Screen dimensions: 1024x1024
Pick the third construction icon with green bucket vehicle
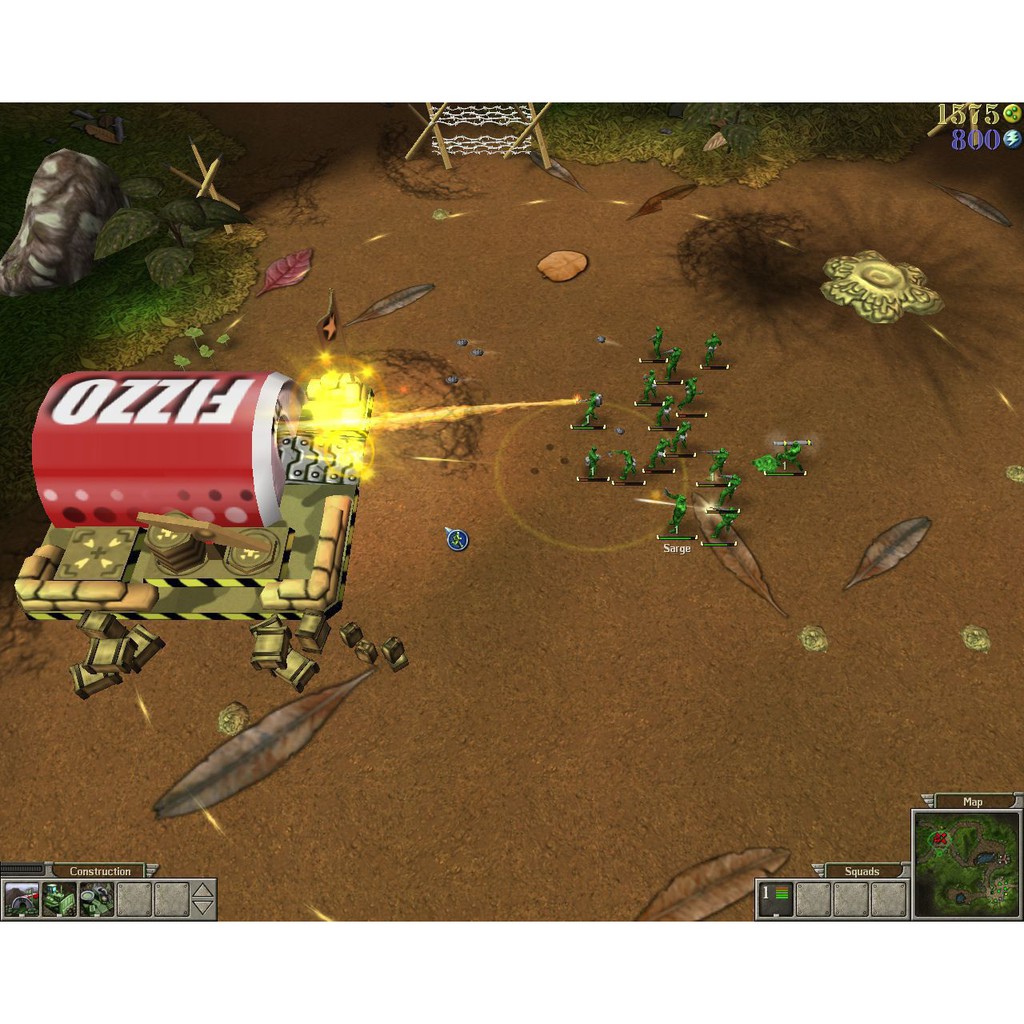click(96, 899)
